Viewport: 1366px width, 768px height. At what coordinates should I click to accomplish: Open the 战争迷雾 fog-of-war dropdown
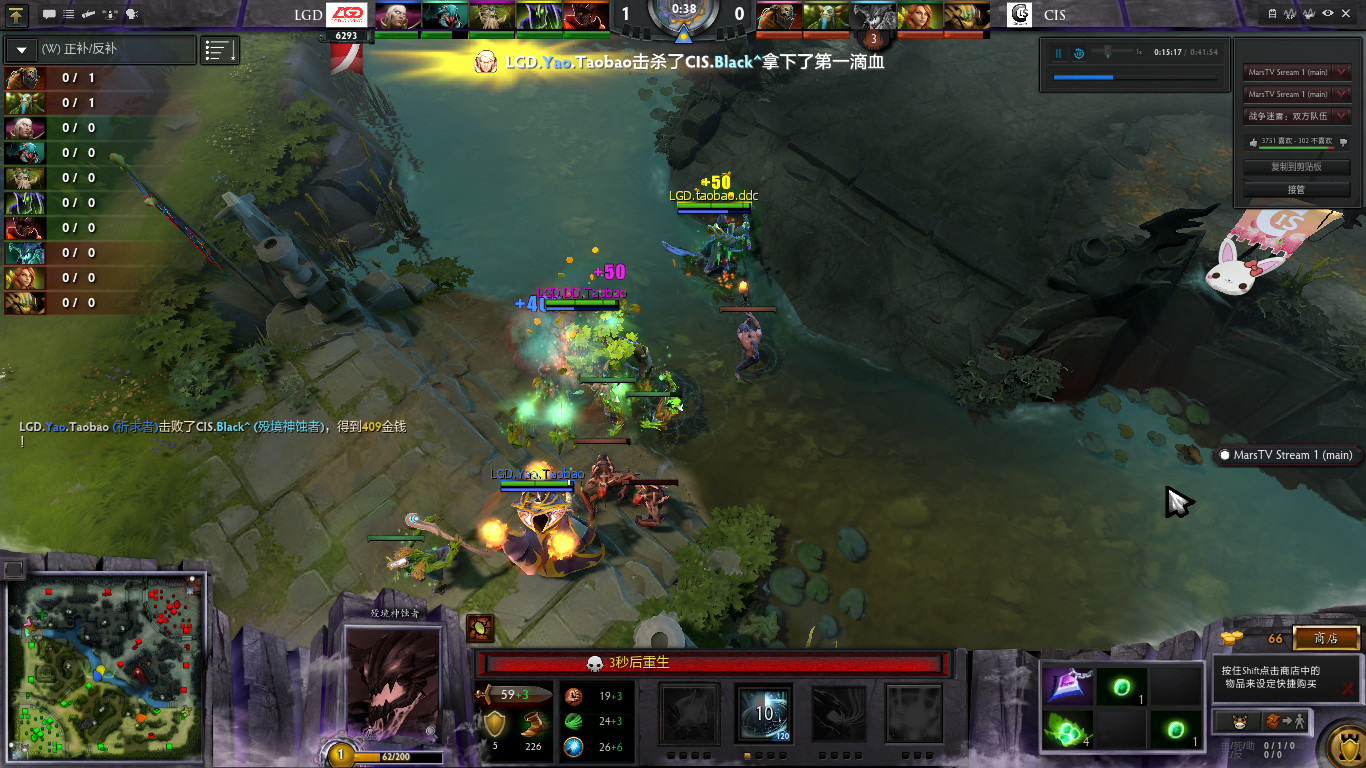pos(1297,116)
